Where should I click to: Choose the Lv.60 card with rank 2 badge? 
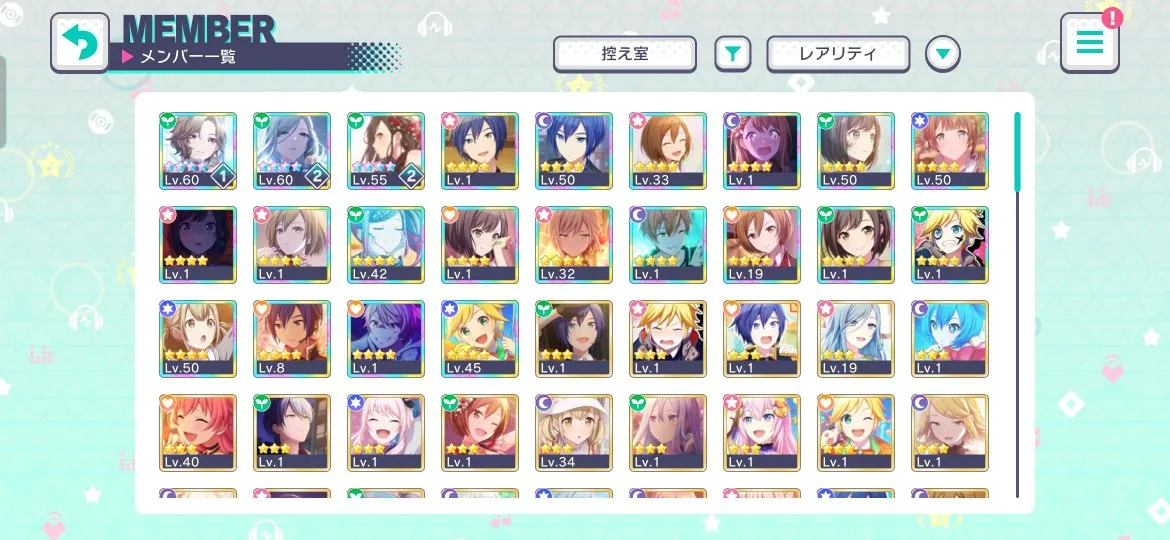[x=292, y=151]
